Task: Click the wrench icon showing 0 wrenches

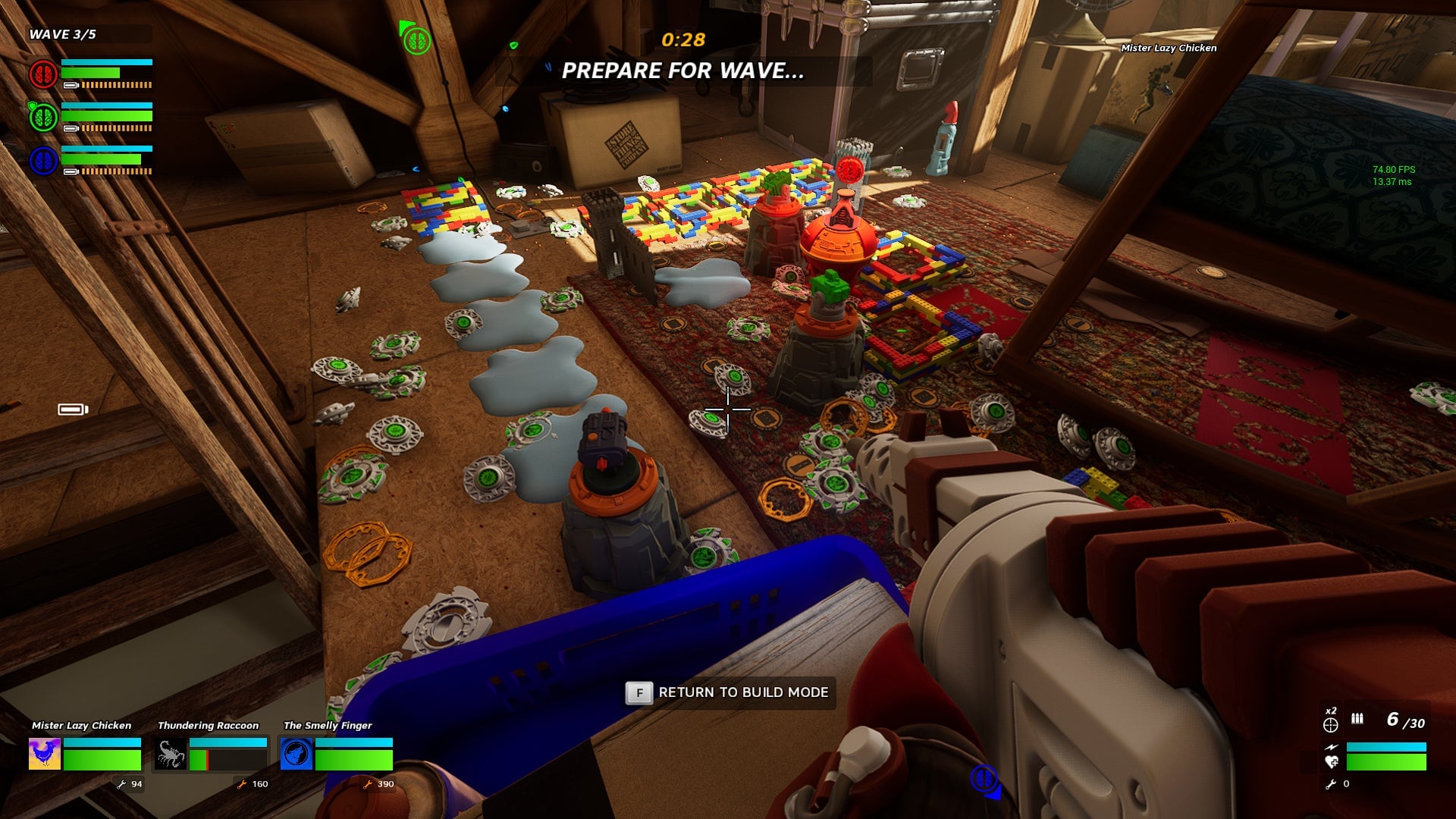Action: point(1331,783)
